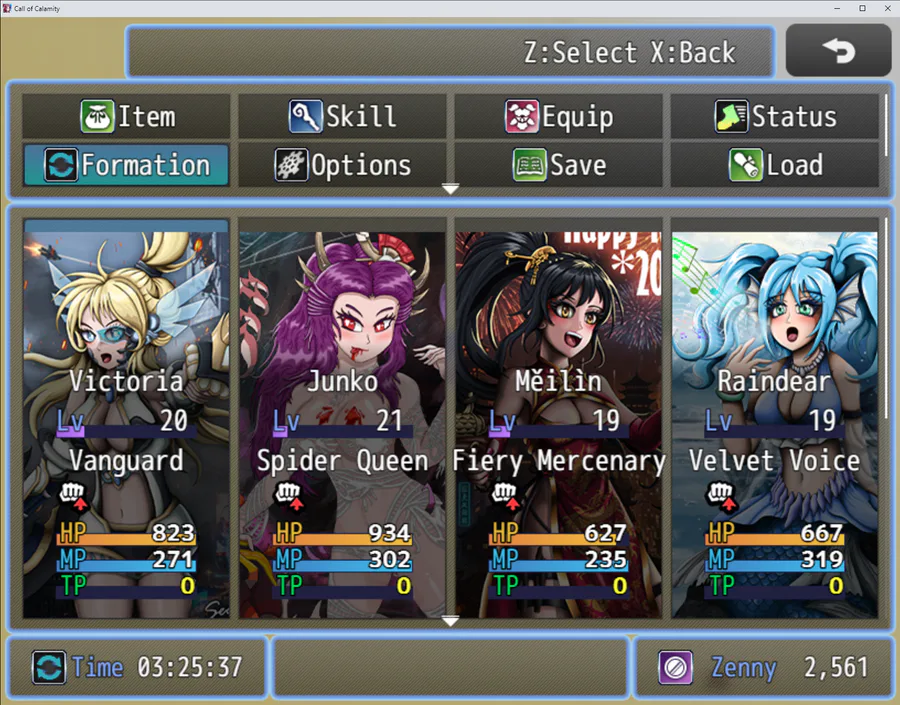Pick Měilìn the Fiery Mercenary

pos(558,418)
